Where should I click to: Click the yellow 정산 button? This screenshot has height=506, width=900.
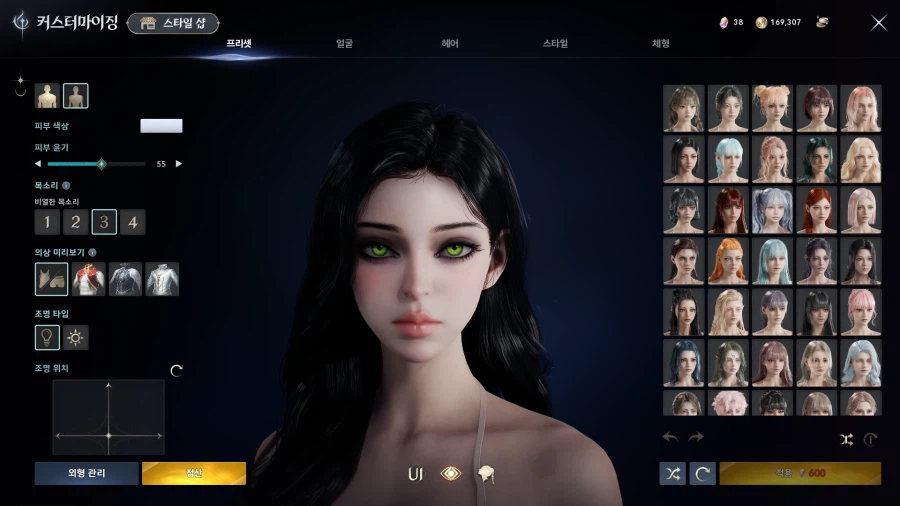click(x=193, y=473)
